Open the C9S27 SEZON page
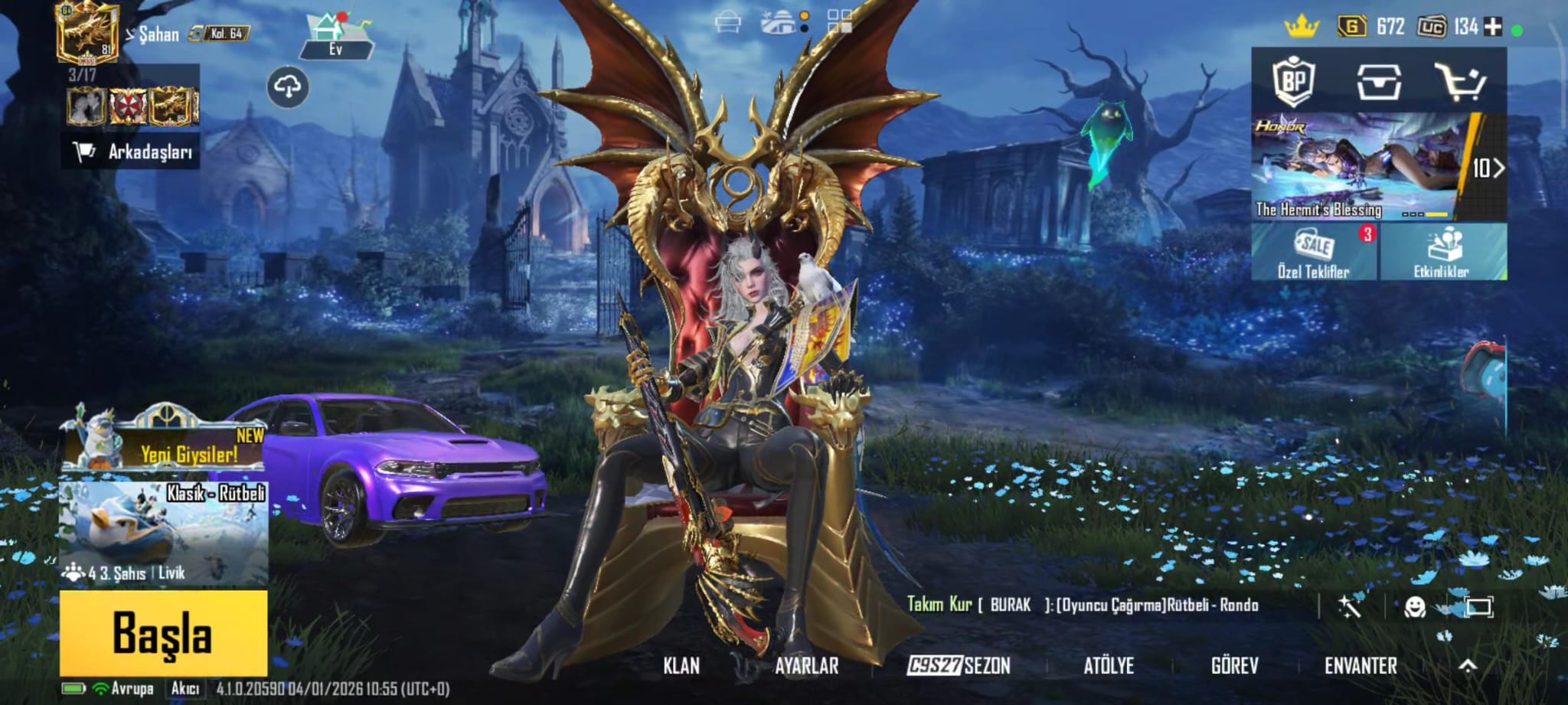This screenshot has width=1568, height=705. point(959,666)
